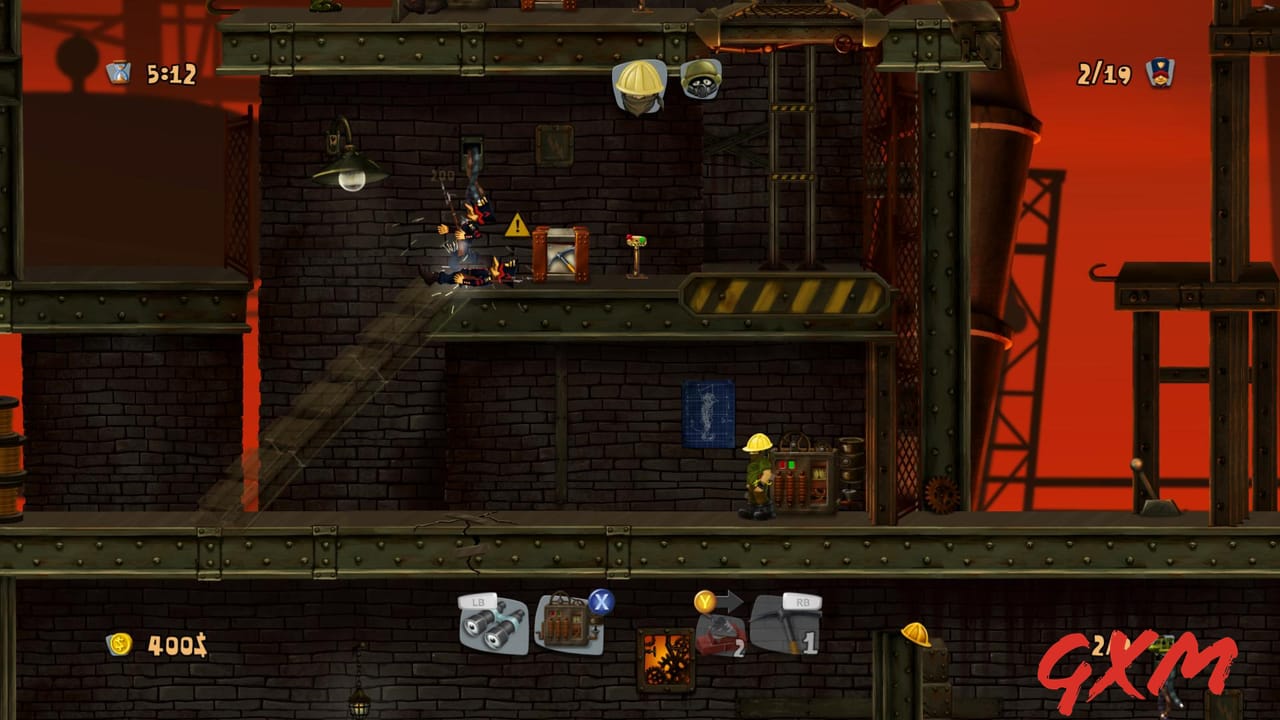Toggle the yellow warning sign marker
The image size is (1280, 720).
(516, 226)
